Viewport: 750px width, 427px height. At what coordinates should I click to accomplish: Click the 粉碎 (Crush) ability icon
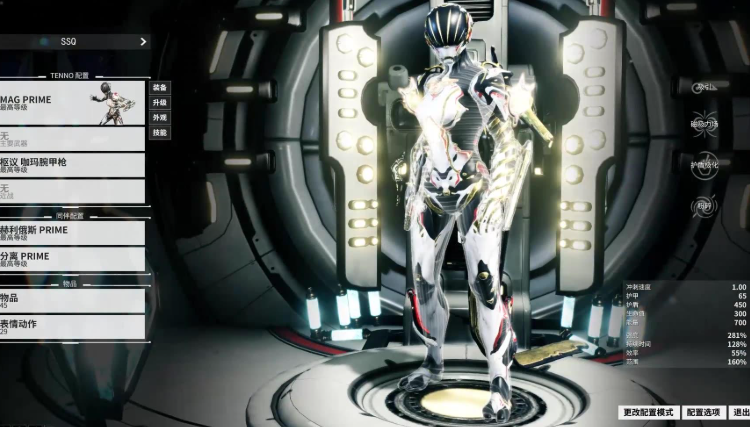point(705,205)
